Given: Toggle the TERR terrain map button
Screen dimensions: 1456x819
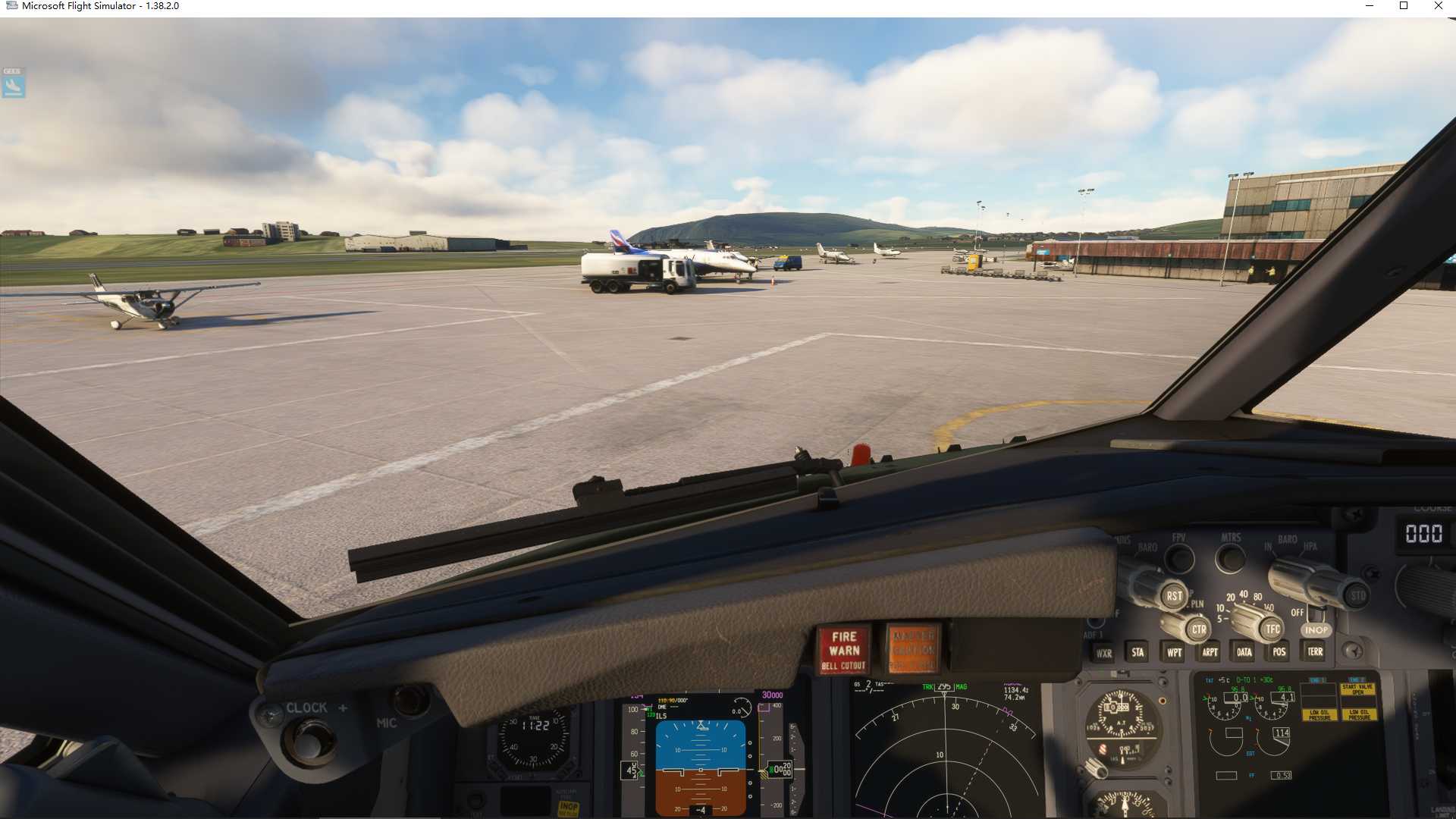Looking at the screenshot, I should tap(1315, 651).
